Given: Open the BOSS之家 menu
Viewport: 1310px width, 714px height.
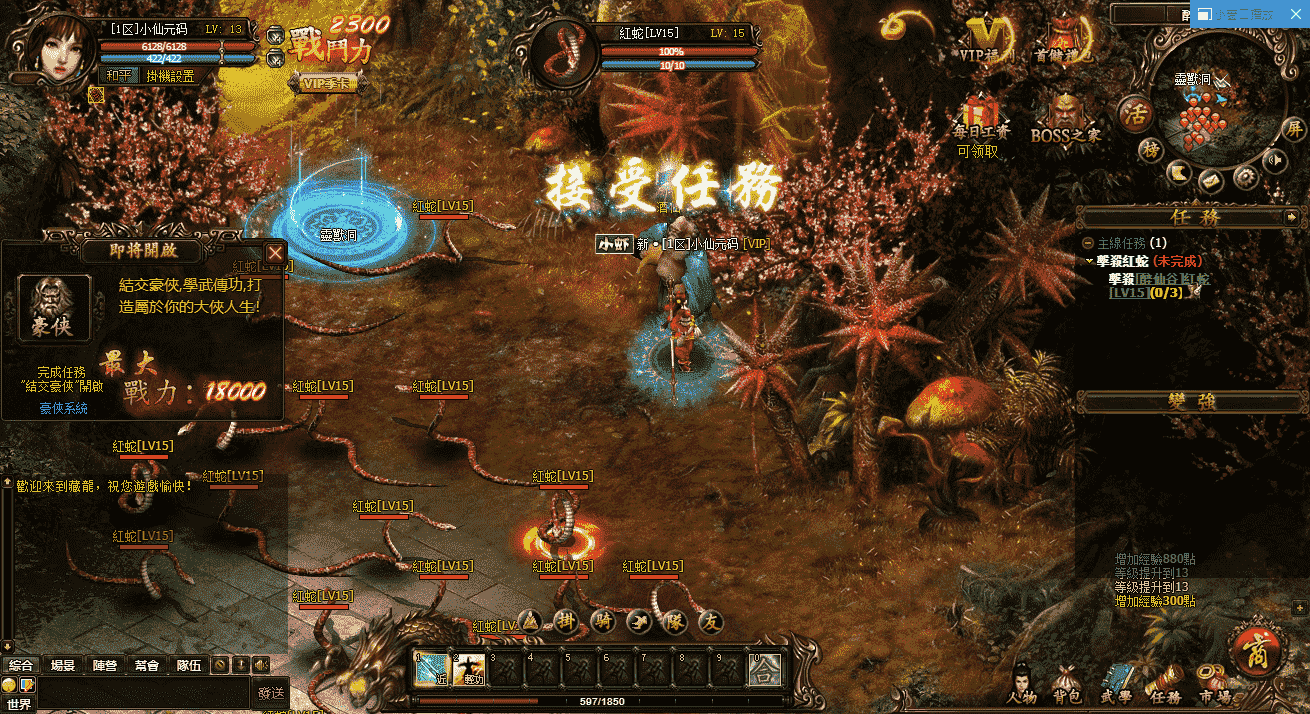Looking at the screenshot, I should (x=1064, y=117).
